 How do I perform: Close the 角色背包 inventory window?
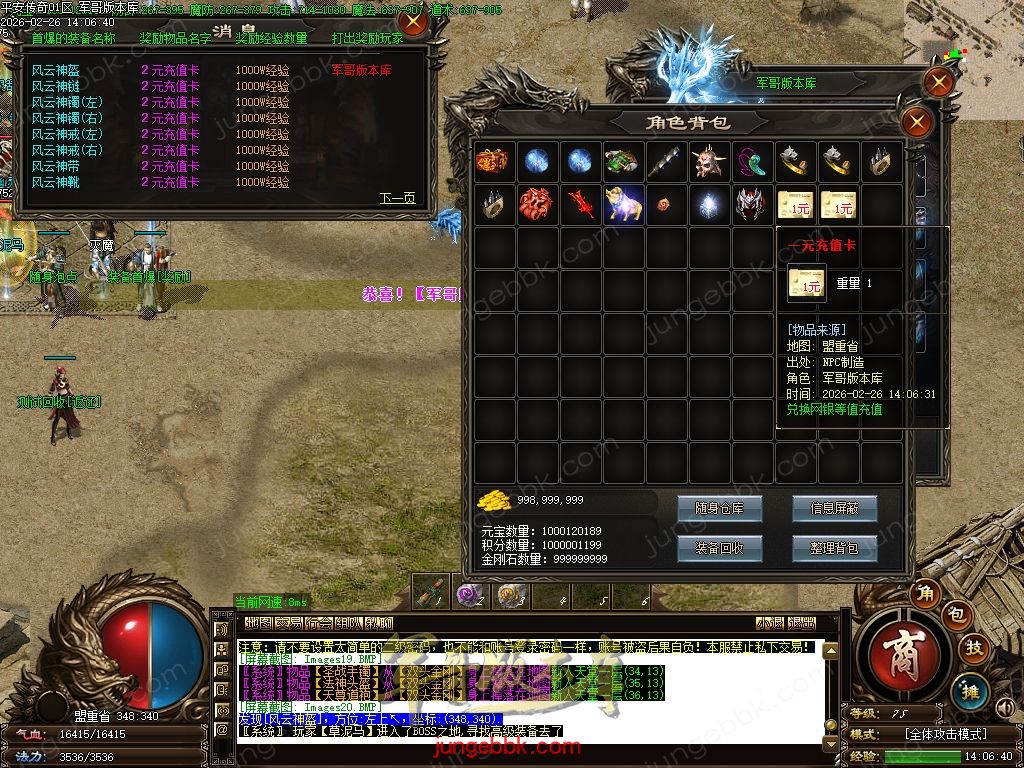pos(916,123)
